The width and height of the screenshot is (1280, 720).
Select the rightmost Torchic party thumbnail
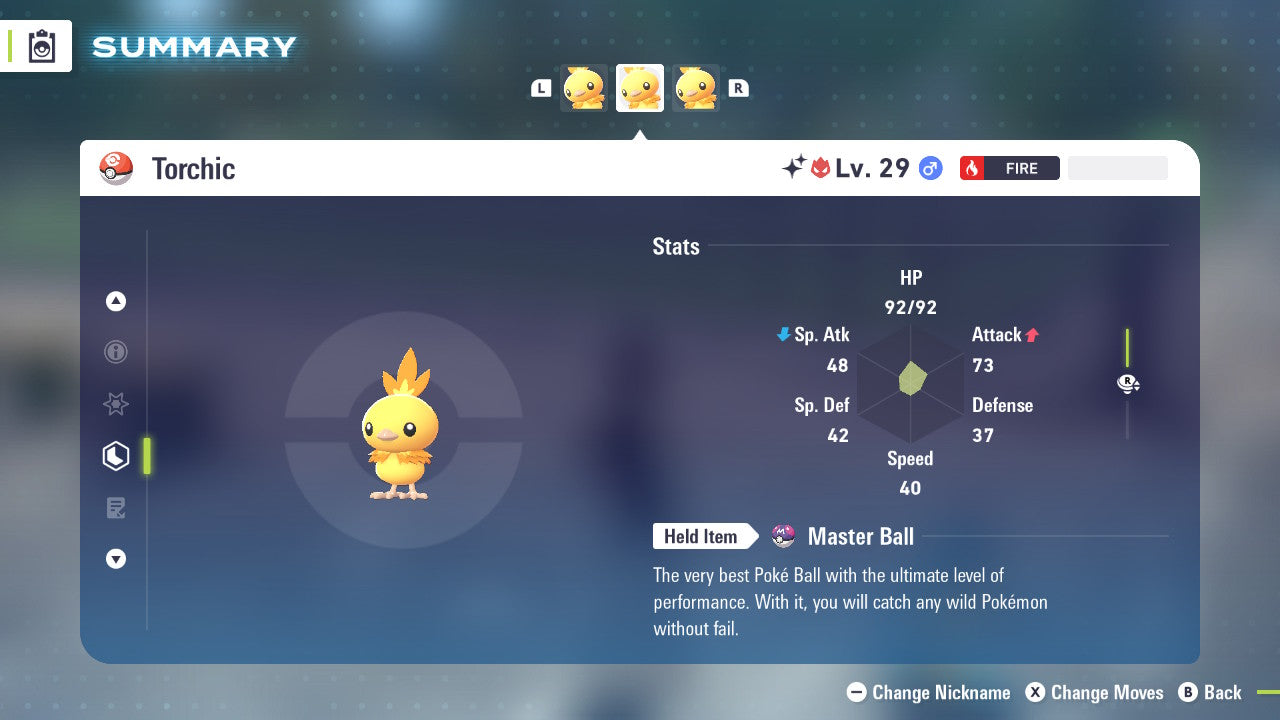(694, 88)
